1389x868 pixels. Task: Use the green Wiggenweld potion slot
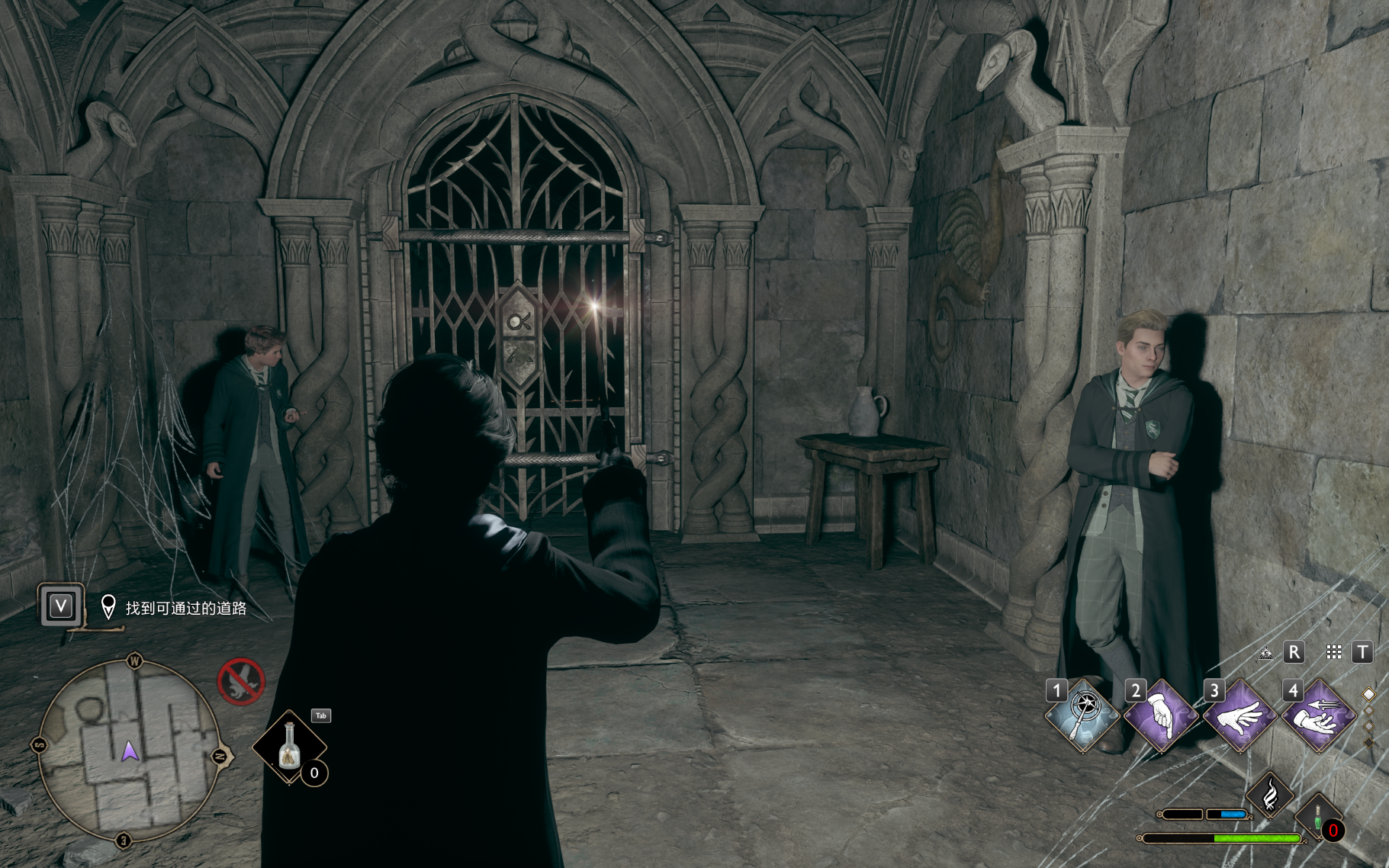[x=1318, y=817]
